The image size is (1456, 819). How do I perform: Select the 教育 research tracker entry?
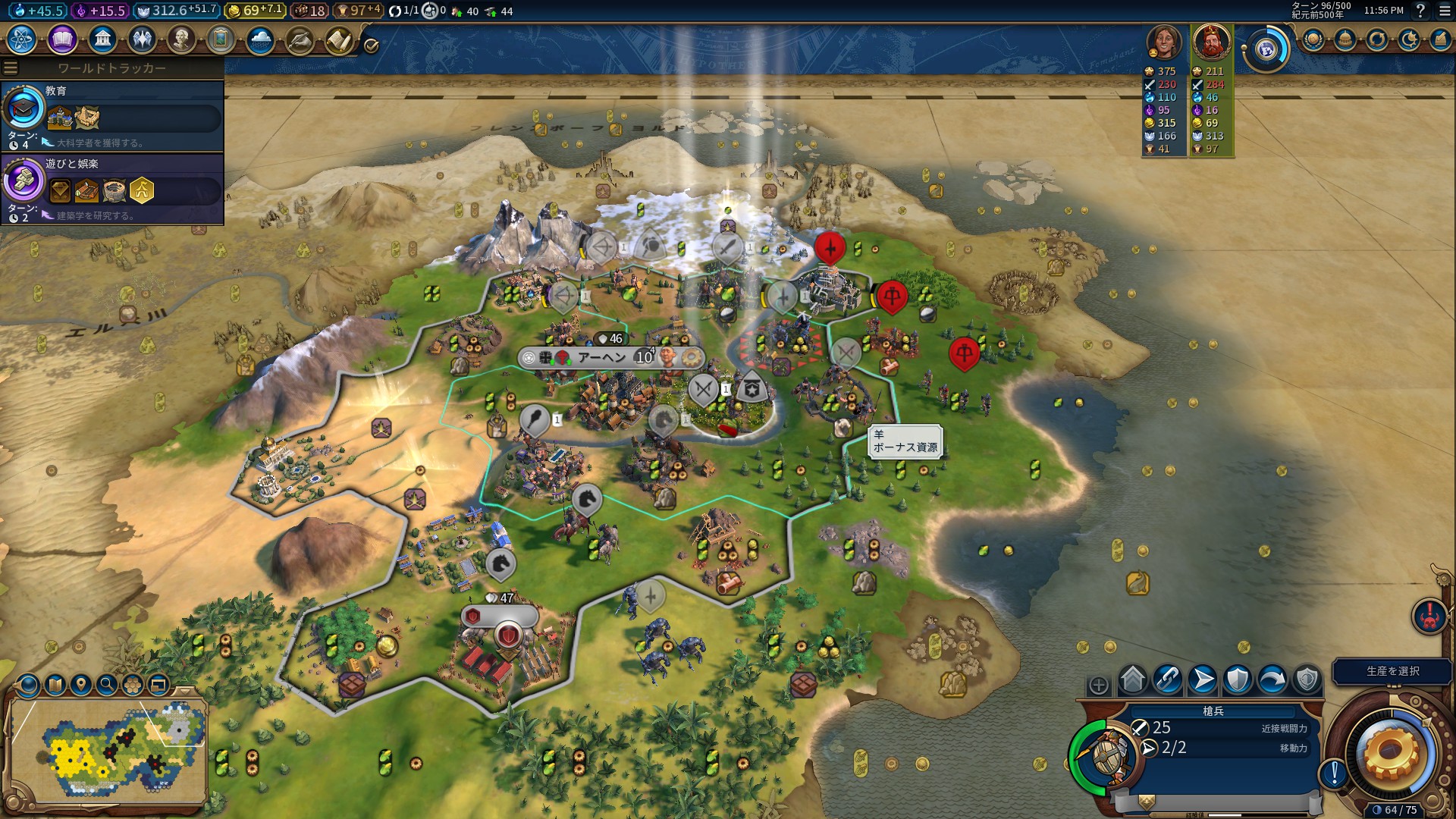pyautogui.click(x=114, y=115)
